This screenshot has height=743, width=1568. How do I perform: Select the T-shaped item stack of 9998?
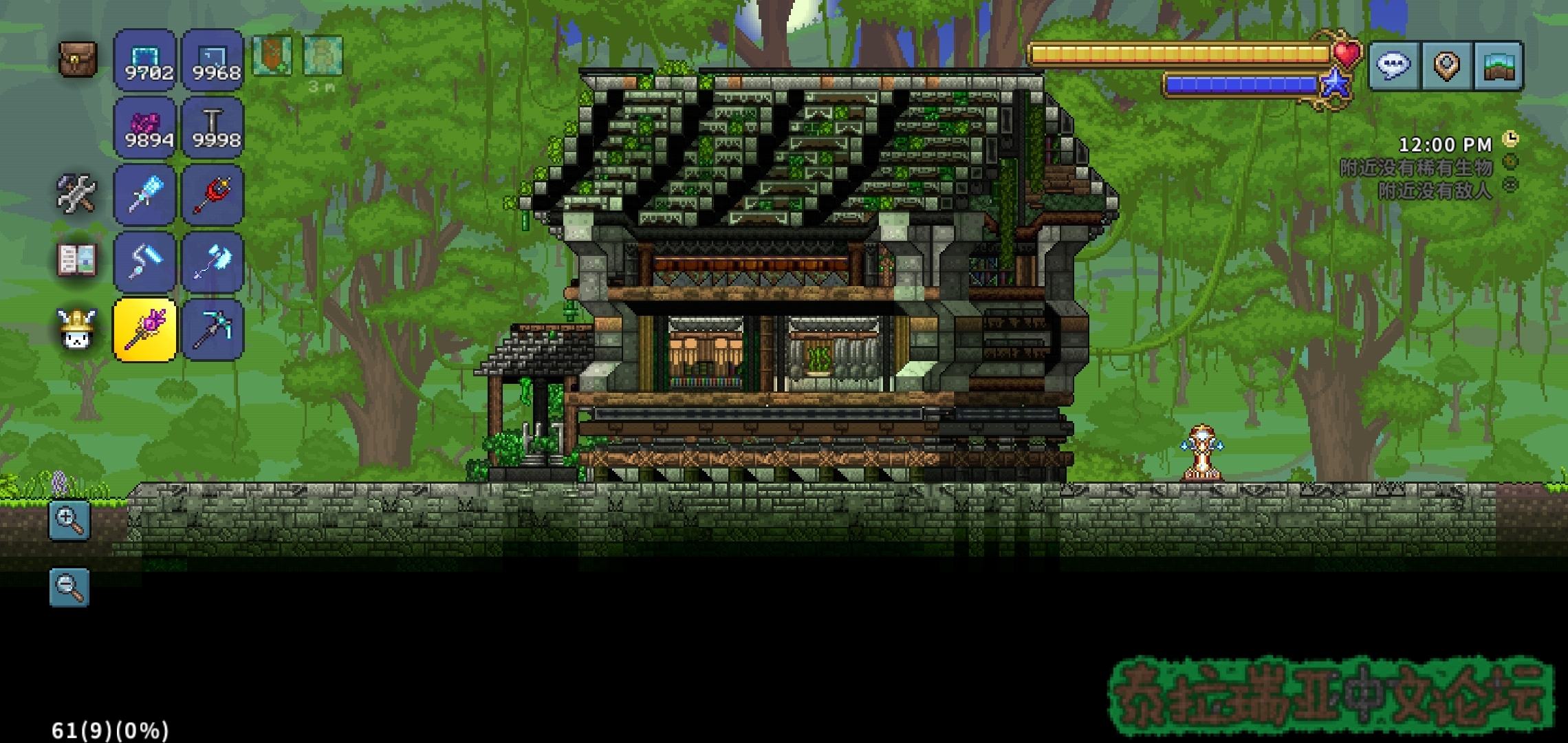(213, 127)
